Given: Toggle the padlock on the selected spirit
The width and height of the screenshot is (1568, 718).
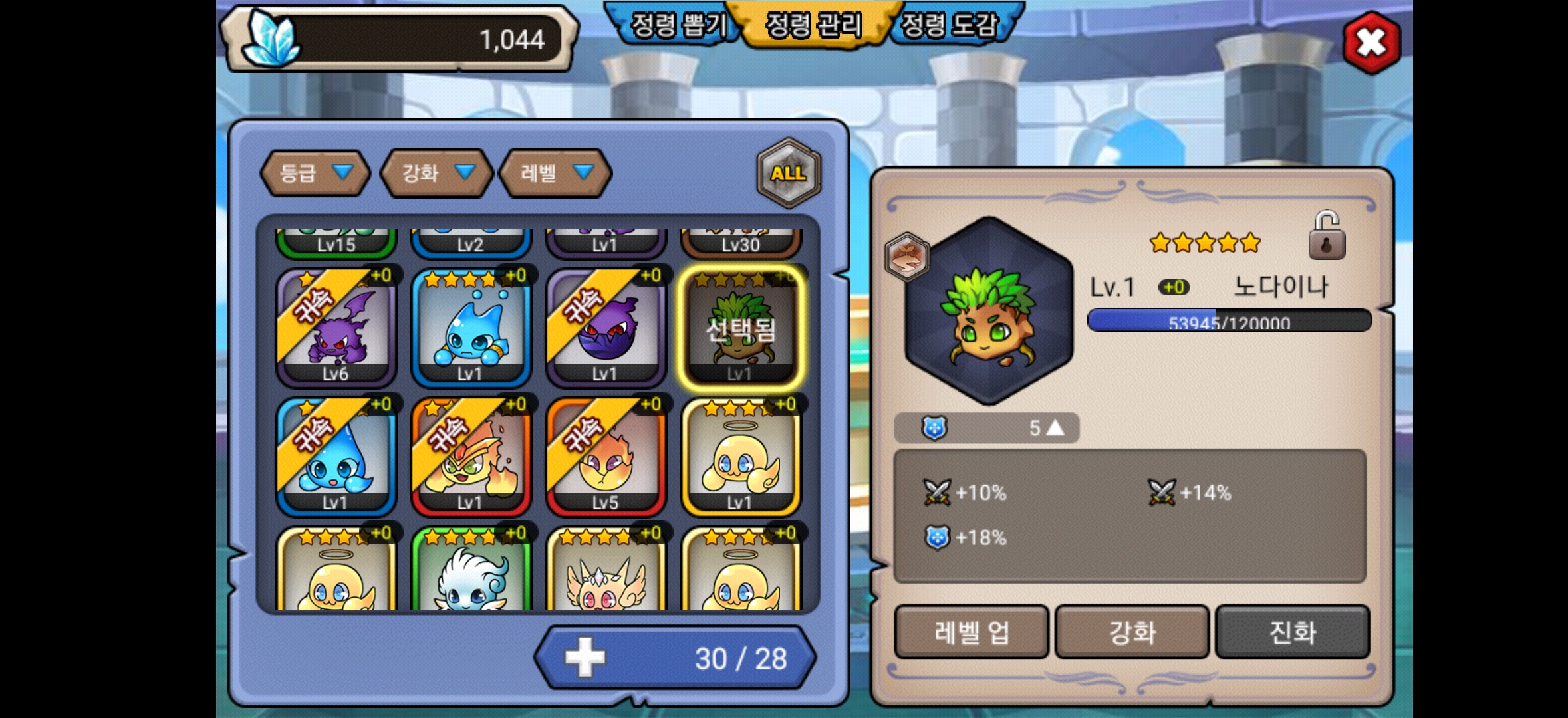Looking at the screenshot, I should tap(1327, 236).
